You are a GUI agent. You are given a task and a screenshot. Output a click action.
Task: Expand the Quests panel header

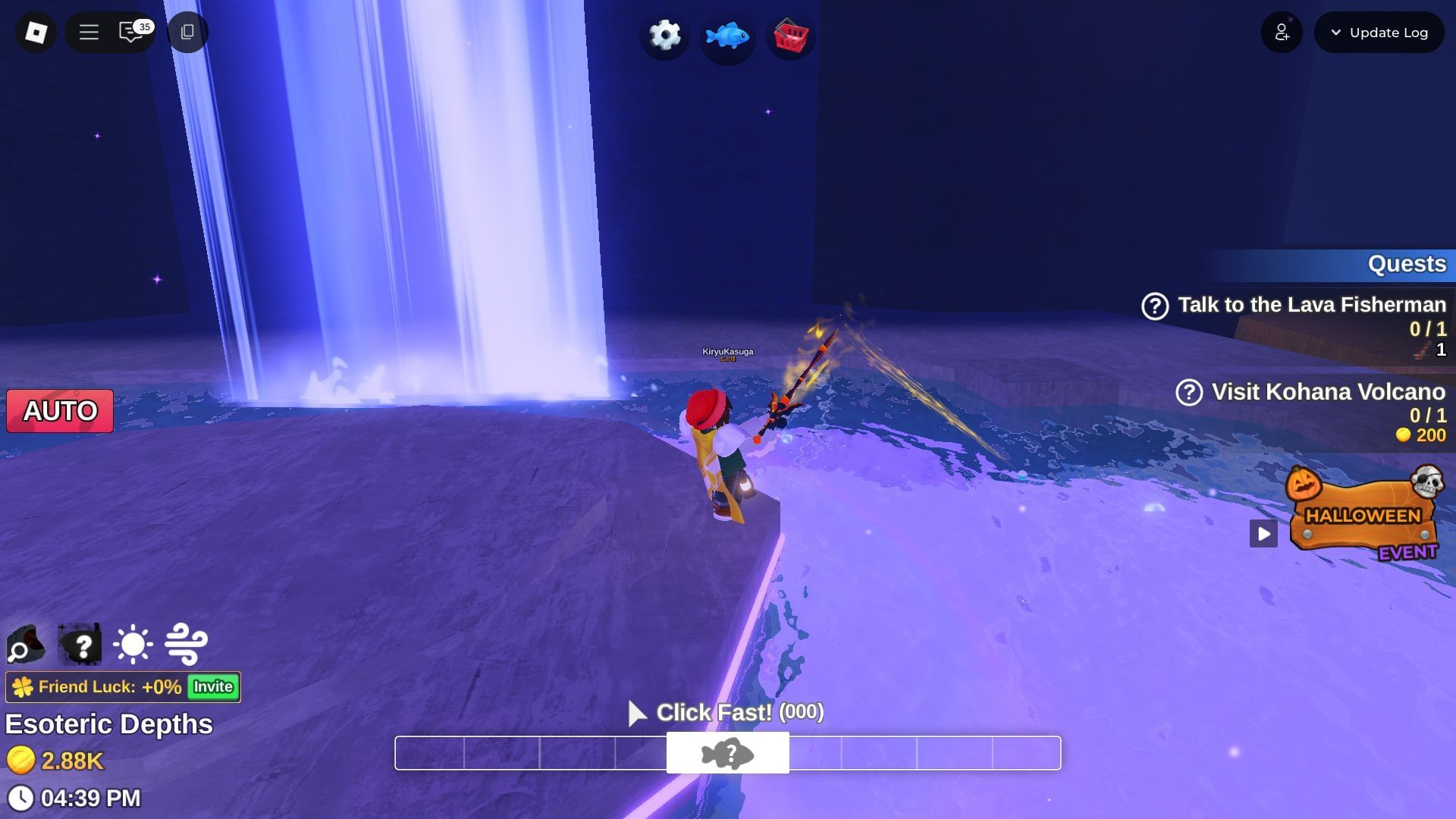pos(1407,264)
